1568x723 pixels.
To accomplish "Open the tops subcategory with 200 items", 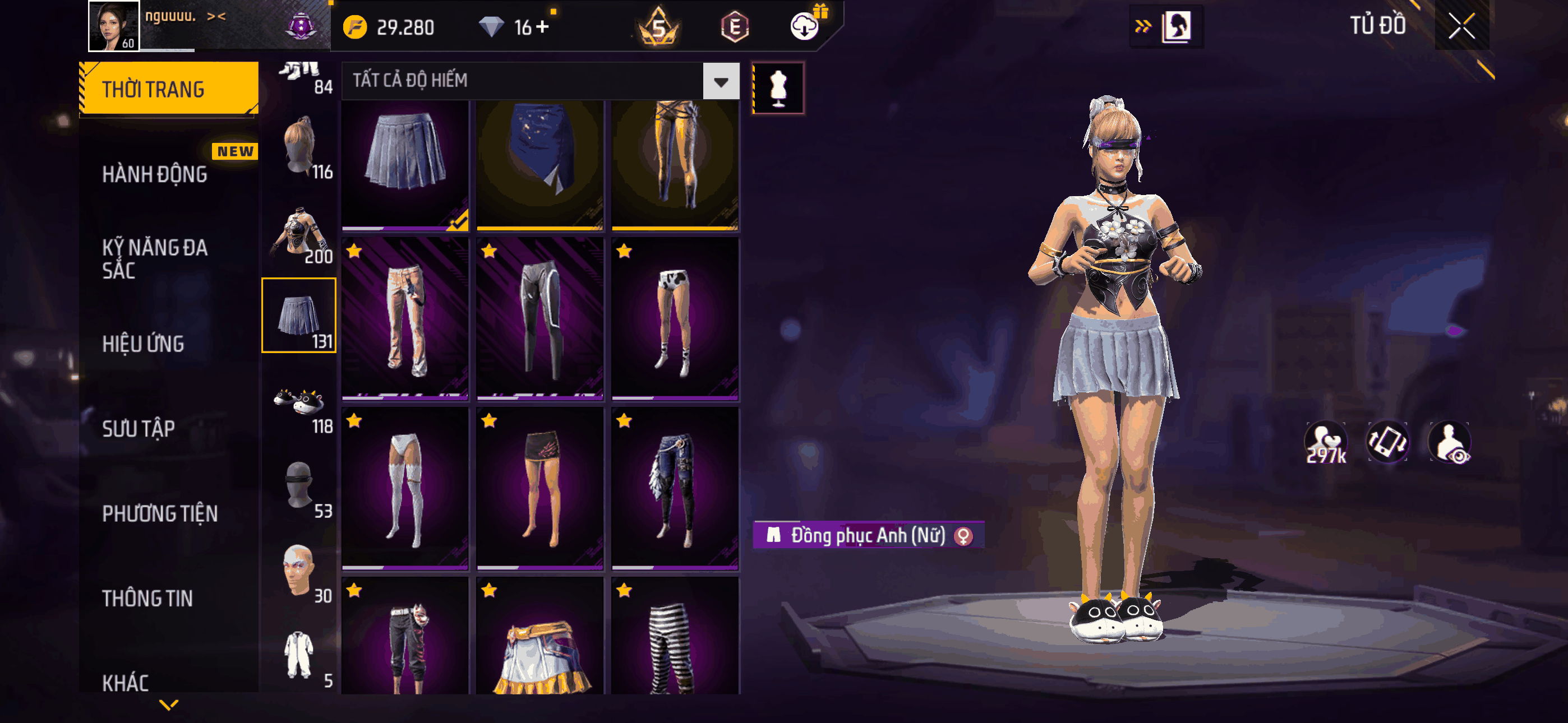I will (x=299, y=234).
